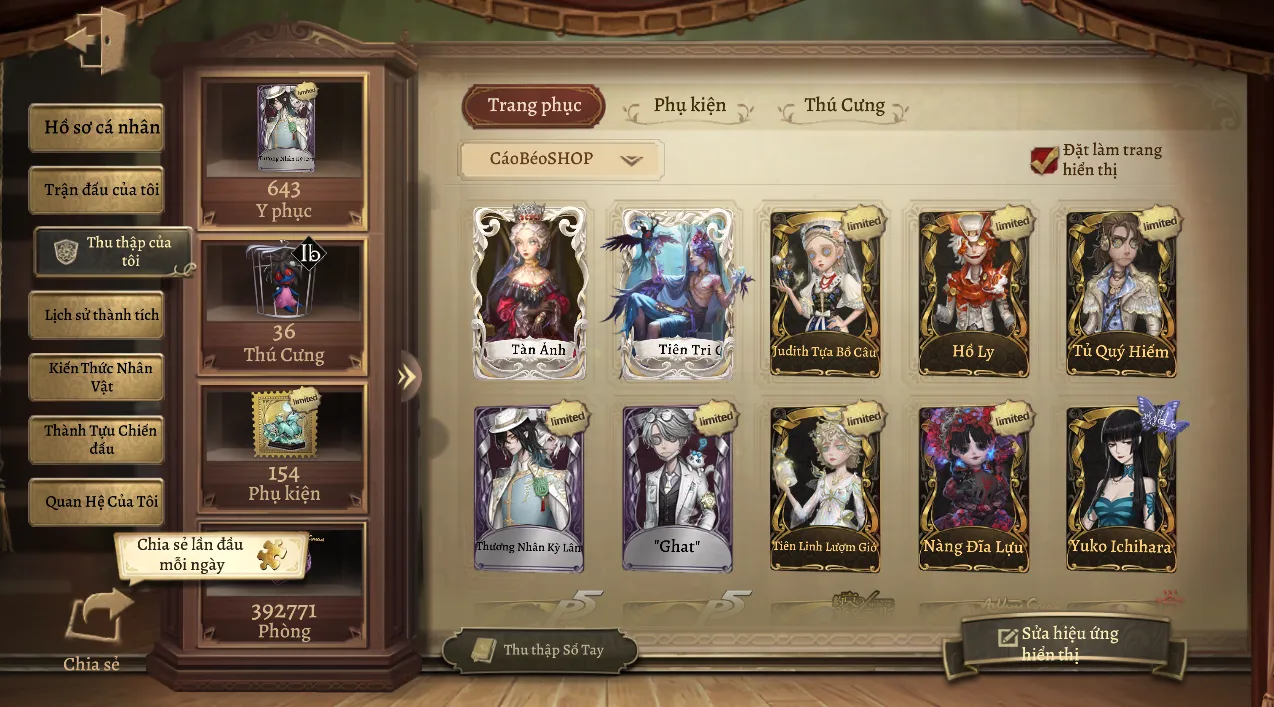Open Thu thập Sổ Tay

pos(540,650)
